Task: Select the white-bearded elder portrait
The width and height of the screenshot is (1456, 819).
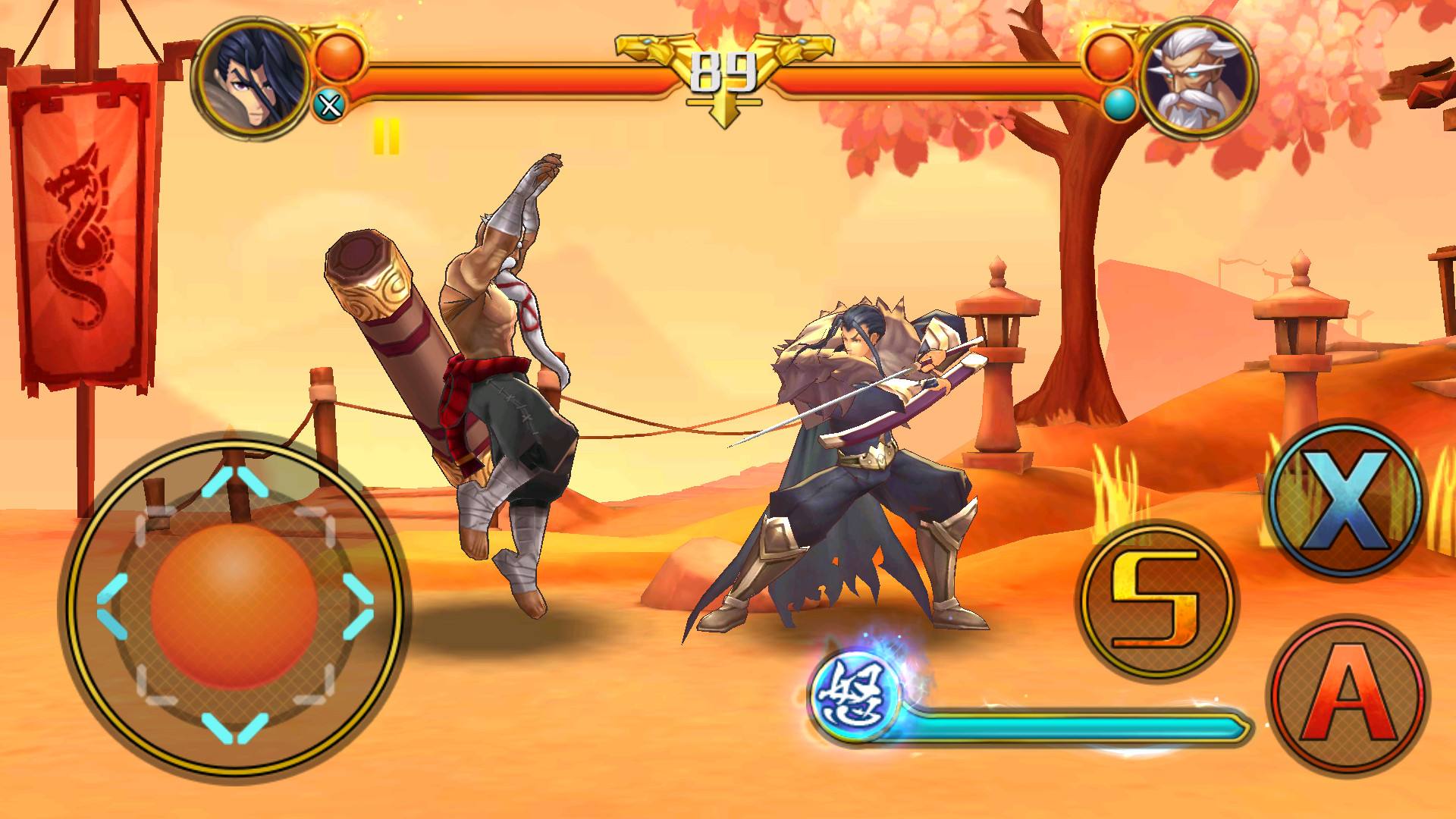Action: [1196, 77]
